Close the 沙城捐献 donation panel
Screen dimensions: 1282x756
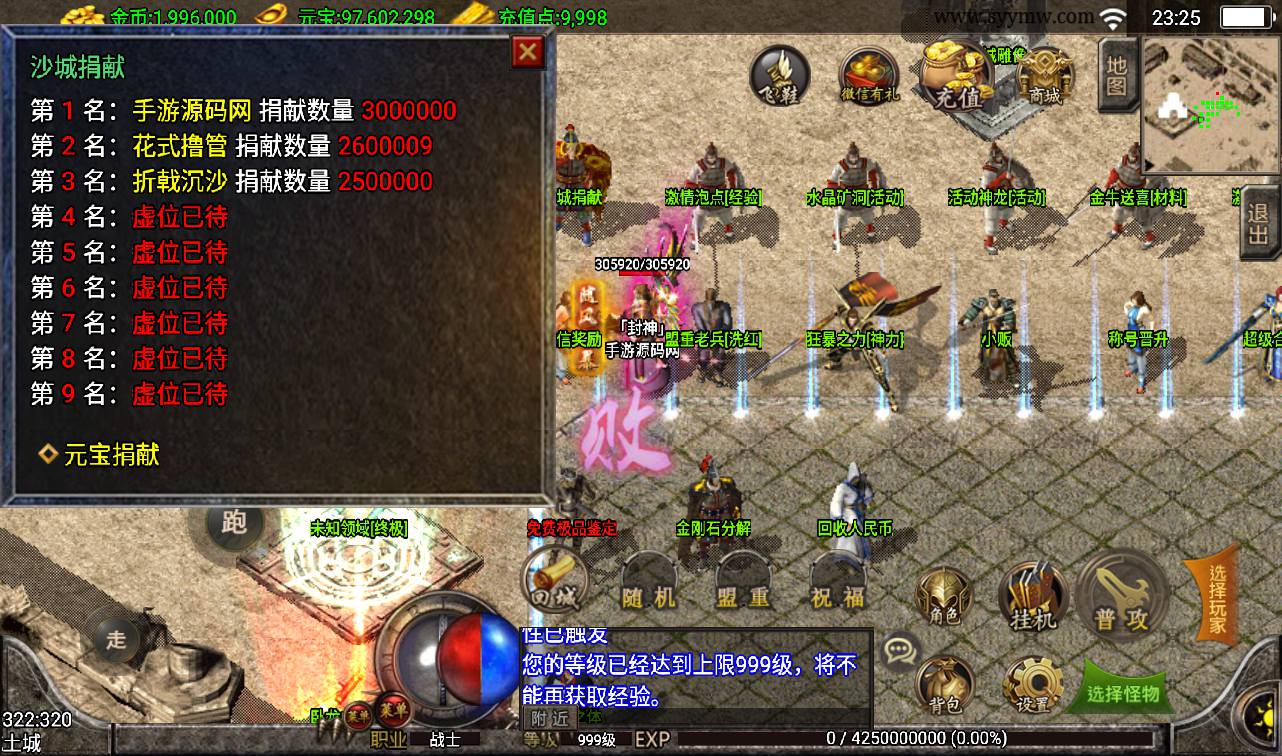(527, 52)
